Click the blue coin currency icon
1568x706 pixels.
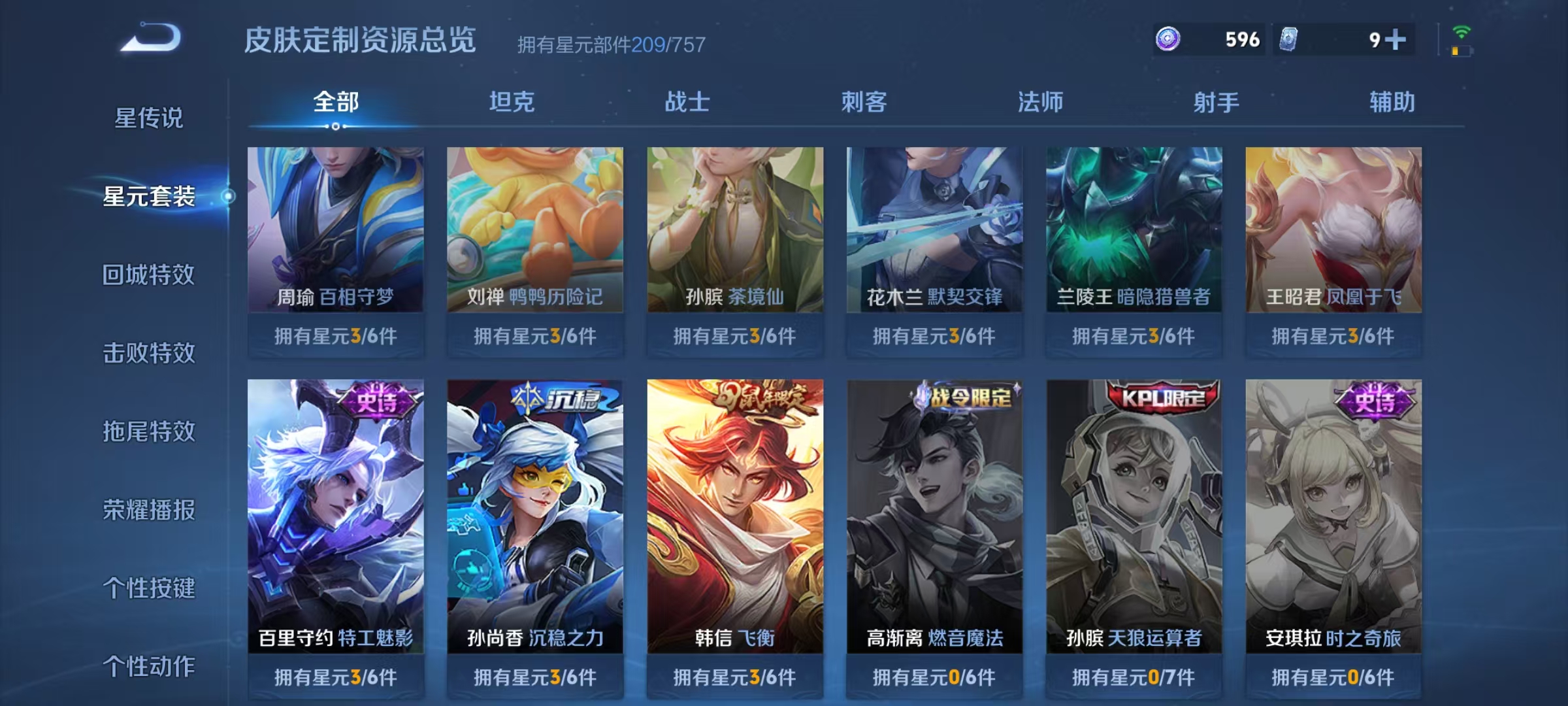1168,39
